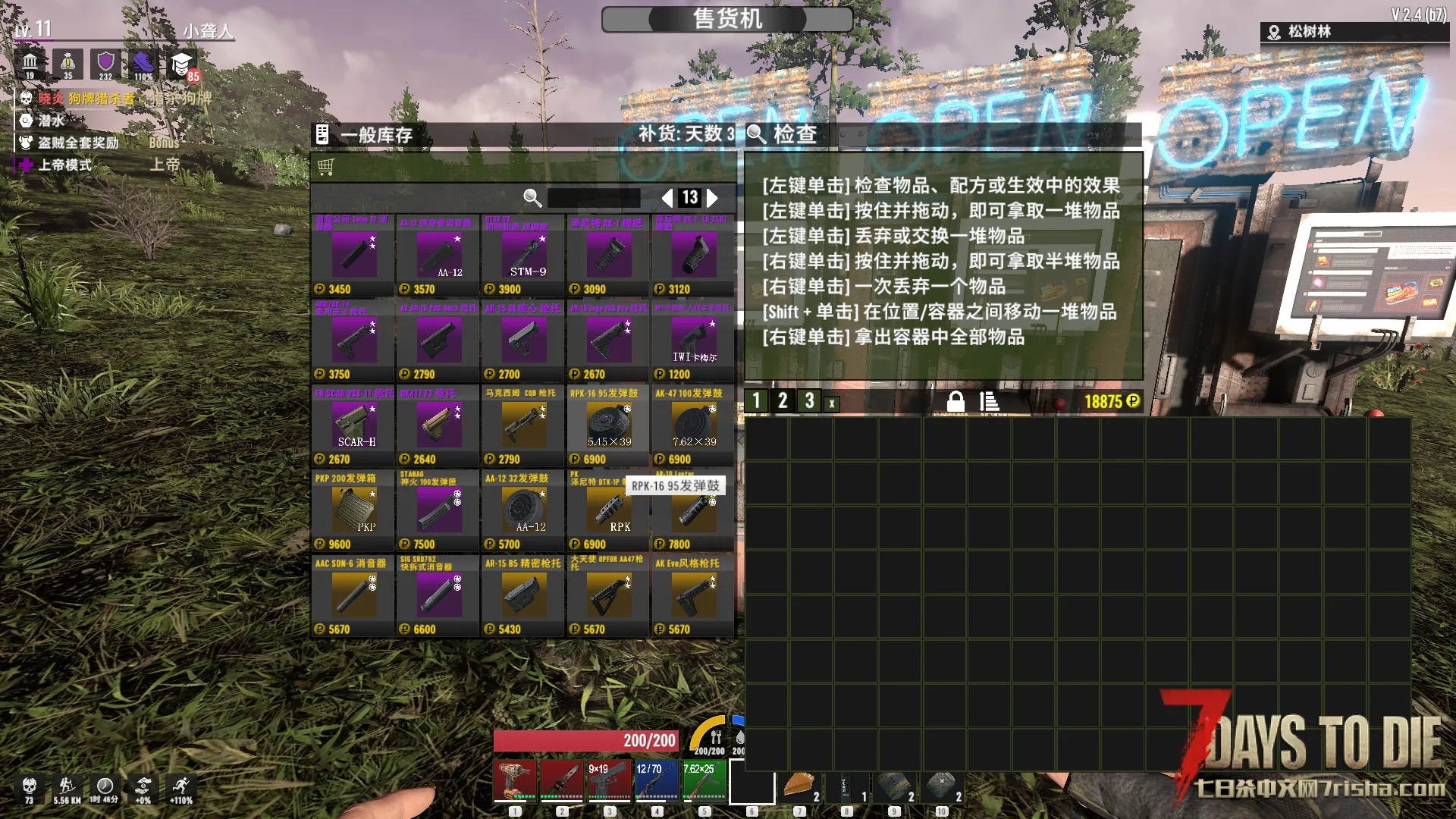Choose the IWI 卡梅尔 item priced 1200
Viewport: 1456px width, 819px height.
tap(693, 340)
